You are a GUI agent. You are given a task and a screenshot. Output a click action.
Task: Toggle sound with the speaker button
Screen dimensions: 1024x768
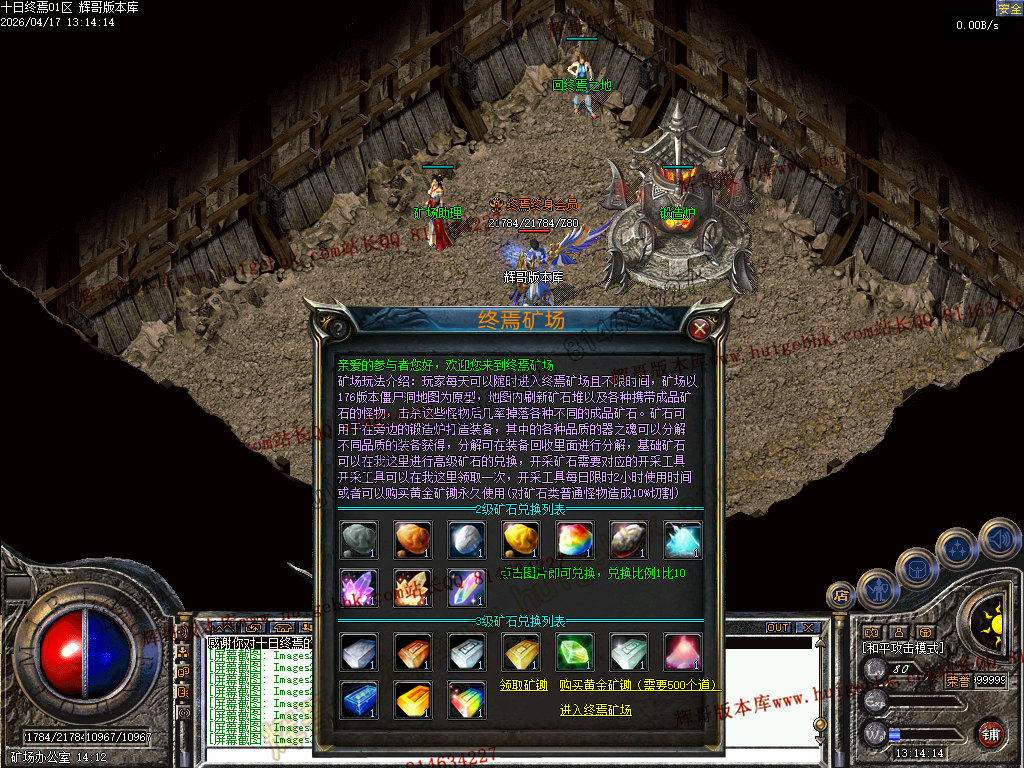click(998, 538)
